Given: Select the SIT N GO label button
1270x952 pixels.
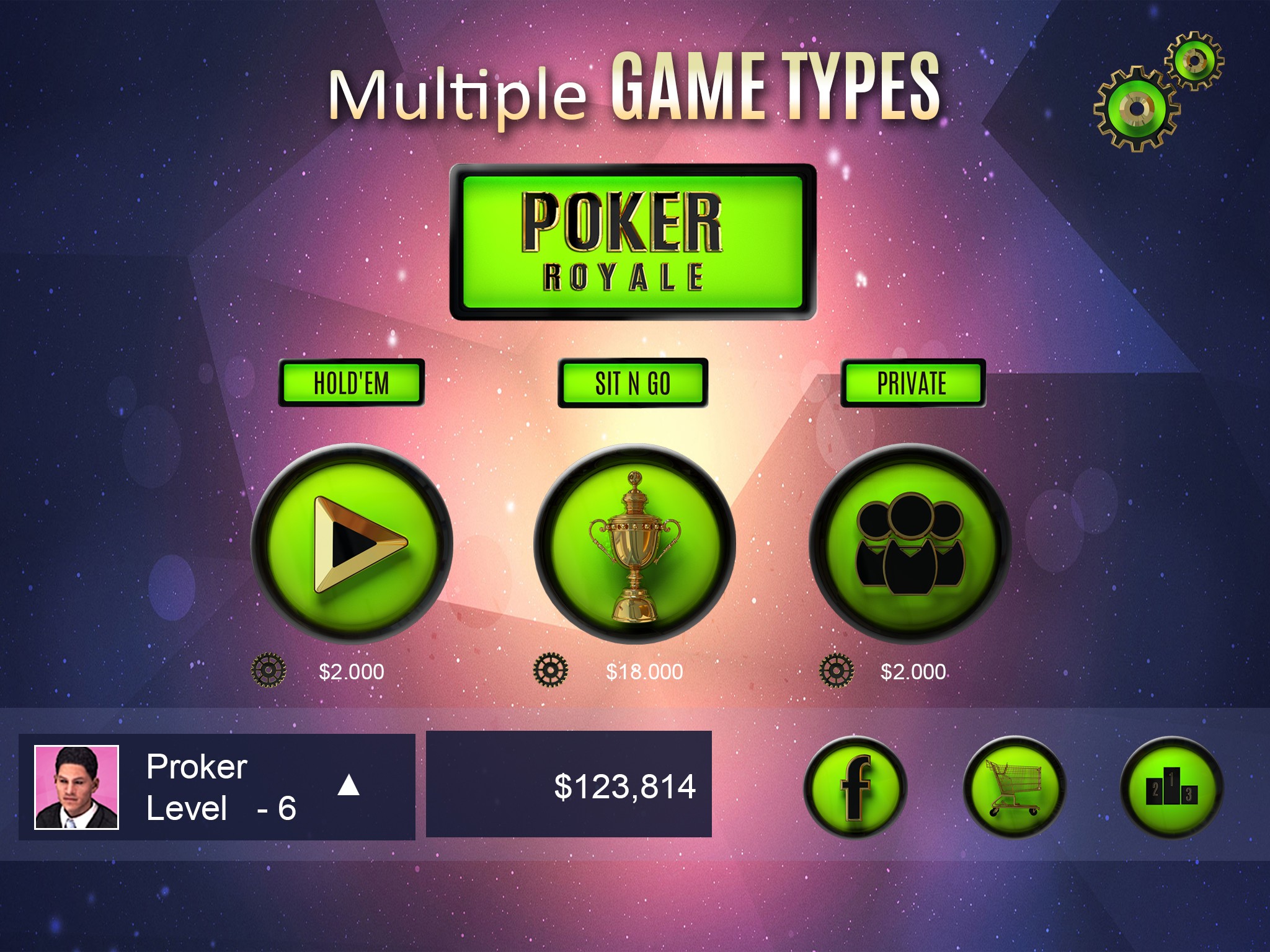Looking at the screenshot, I should (x=633, y=383).
